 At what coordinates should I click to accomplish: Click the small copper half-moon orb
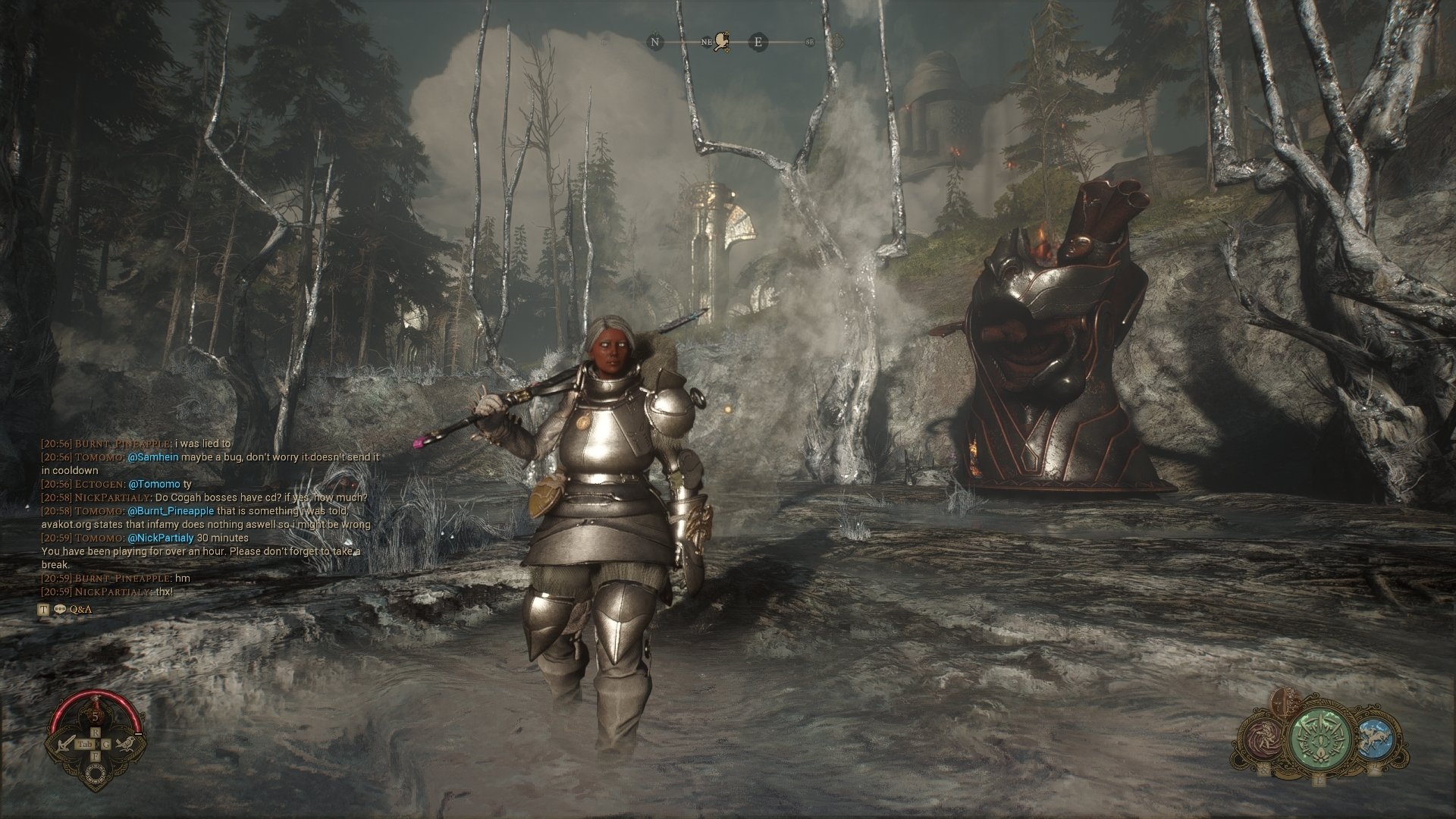click(1282, 703)
